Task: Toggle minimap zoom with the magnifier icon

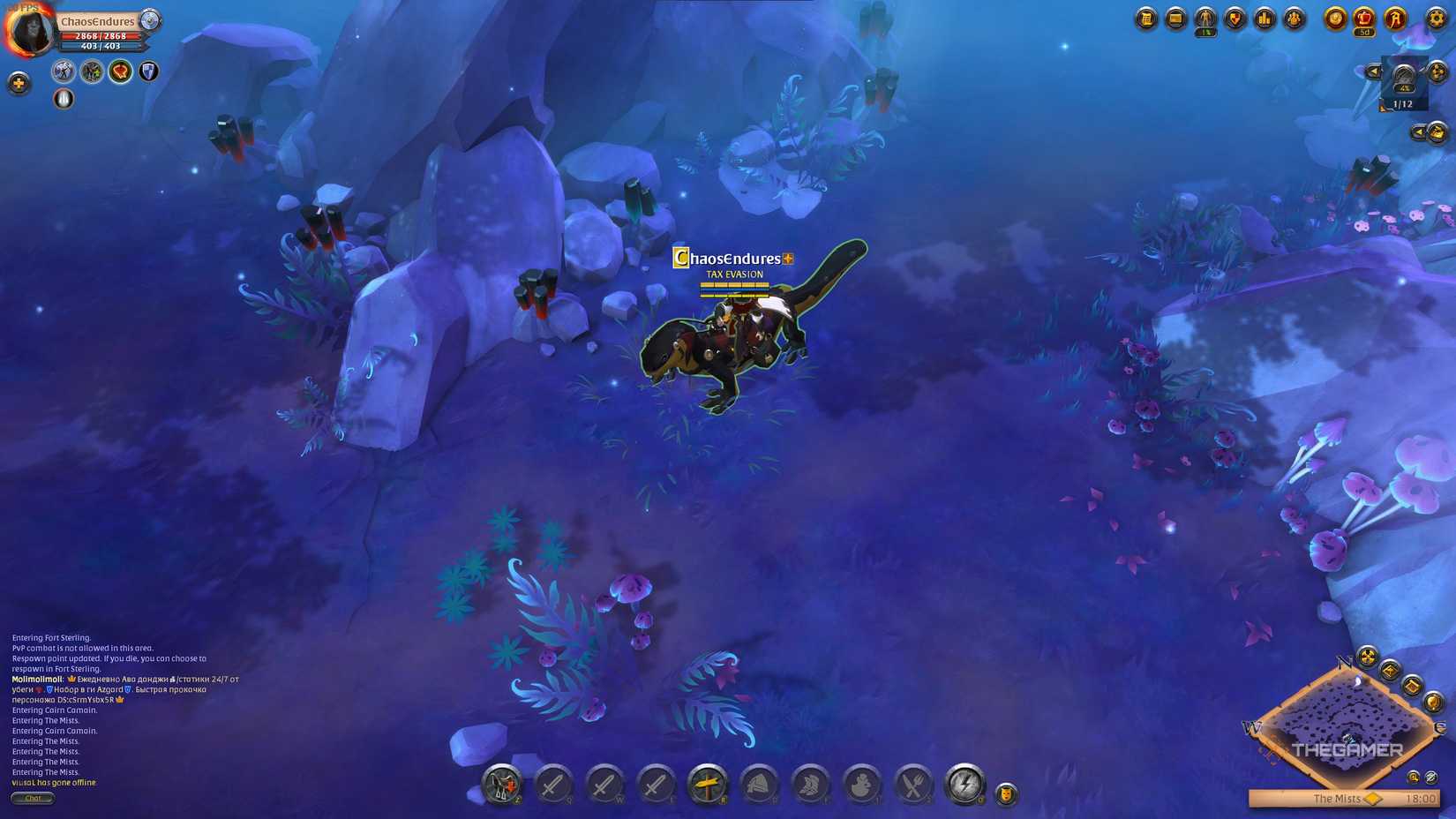Action: [x=1413, y=777]
